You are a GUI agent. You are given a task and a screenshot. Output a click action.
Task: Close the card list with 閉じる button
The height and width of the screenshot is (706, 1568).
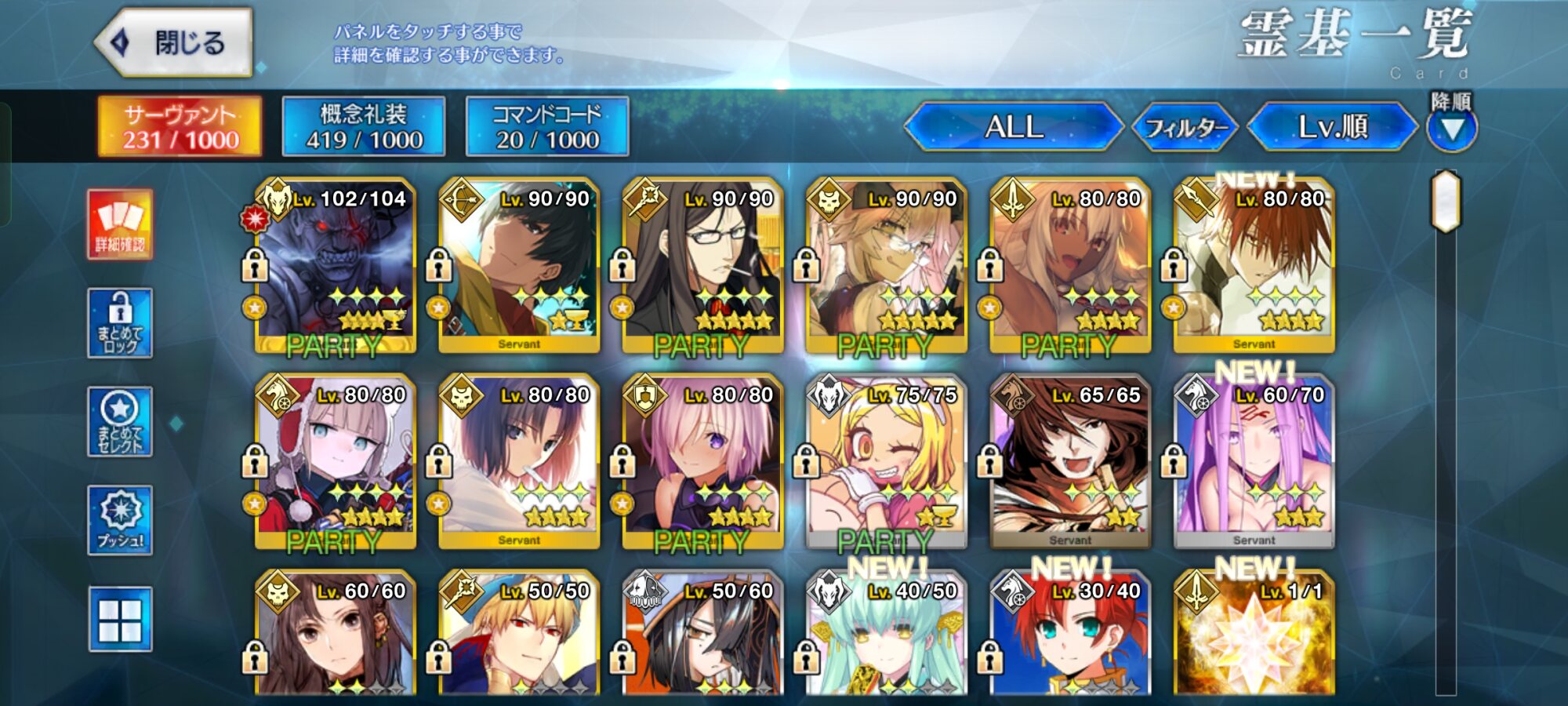click(x=174, y=43)
